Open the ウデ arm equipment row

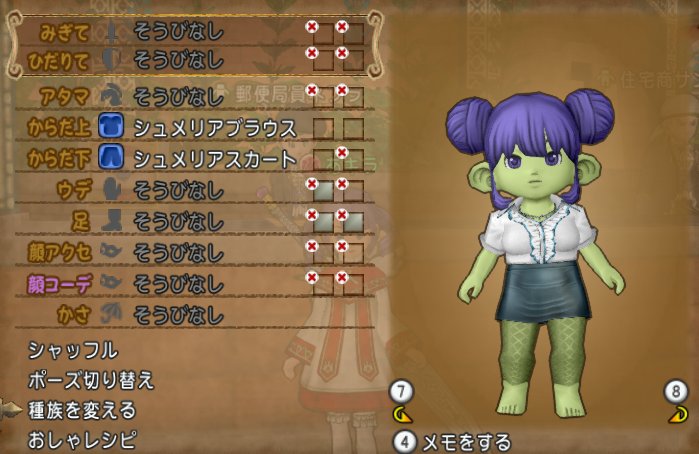click(180, 189)
